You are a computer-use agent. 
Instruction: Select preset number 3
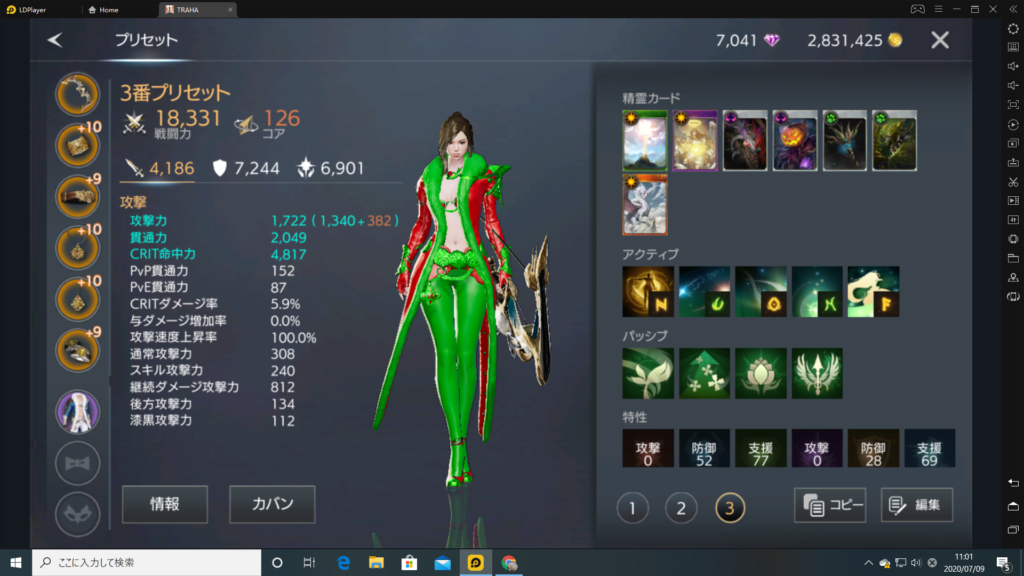coord(730,508)
